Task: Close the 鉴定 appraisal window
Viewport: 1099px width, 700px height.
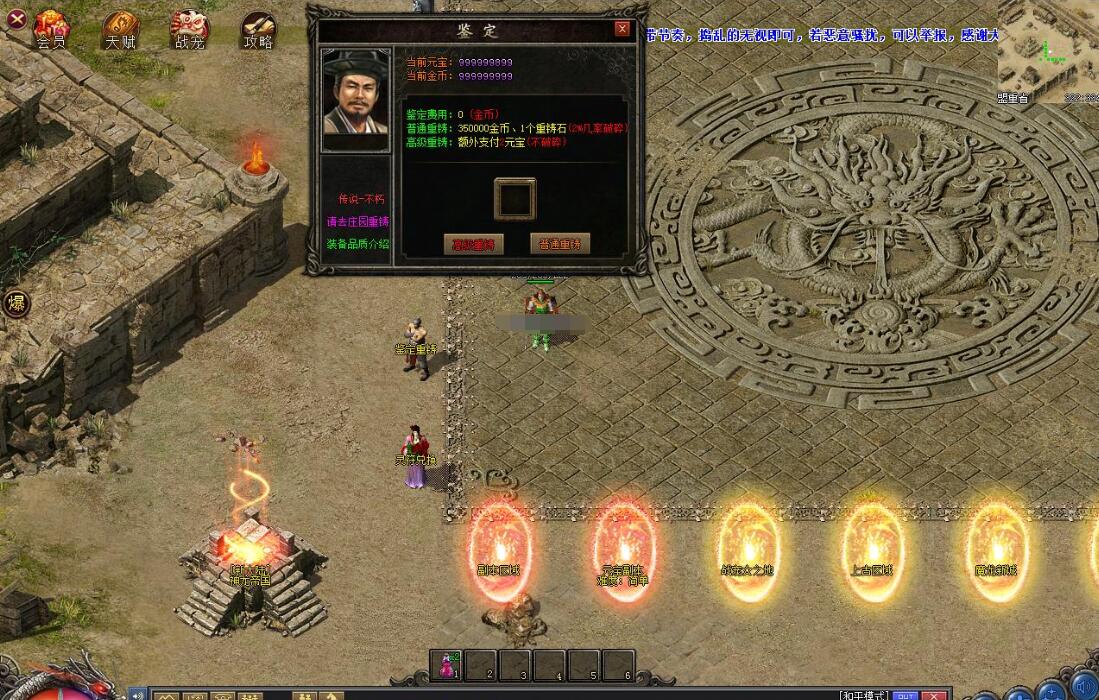Action: click(x=622, y=29)
